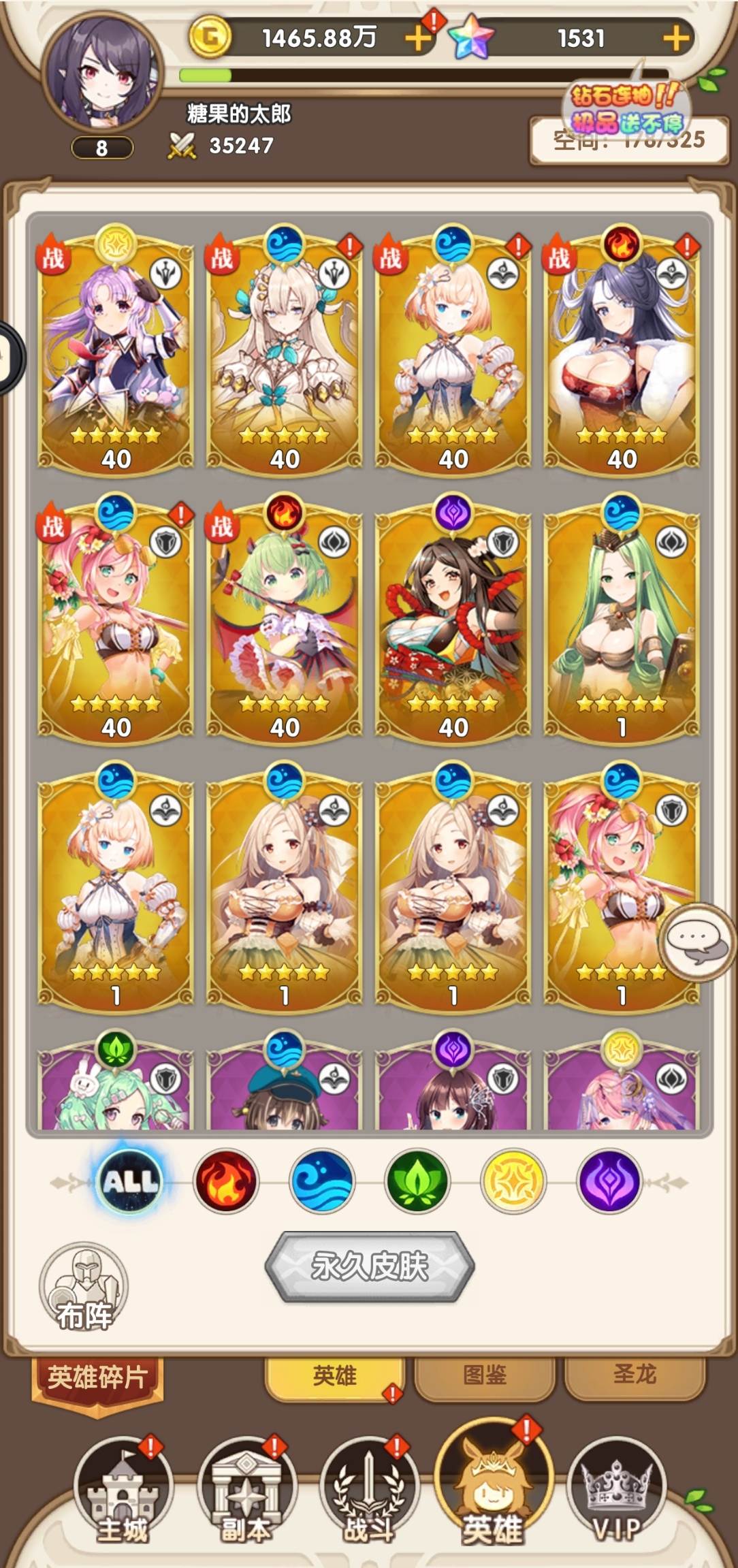Add more rainbow star gems
The height and width of the screenshot is (1568, 738).
(x=676, y=38)
